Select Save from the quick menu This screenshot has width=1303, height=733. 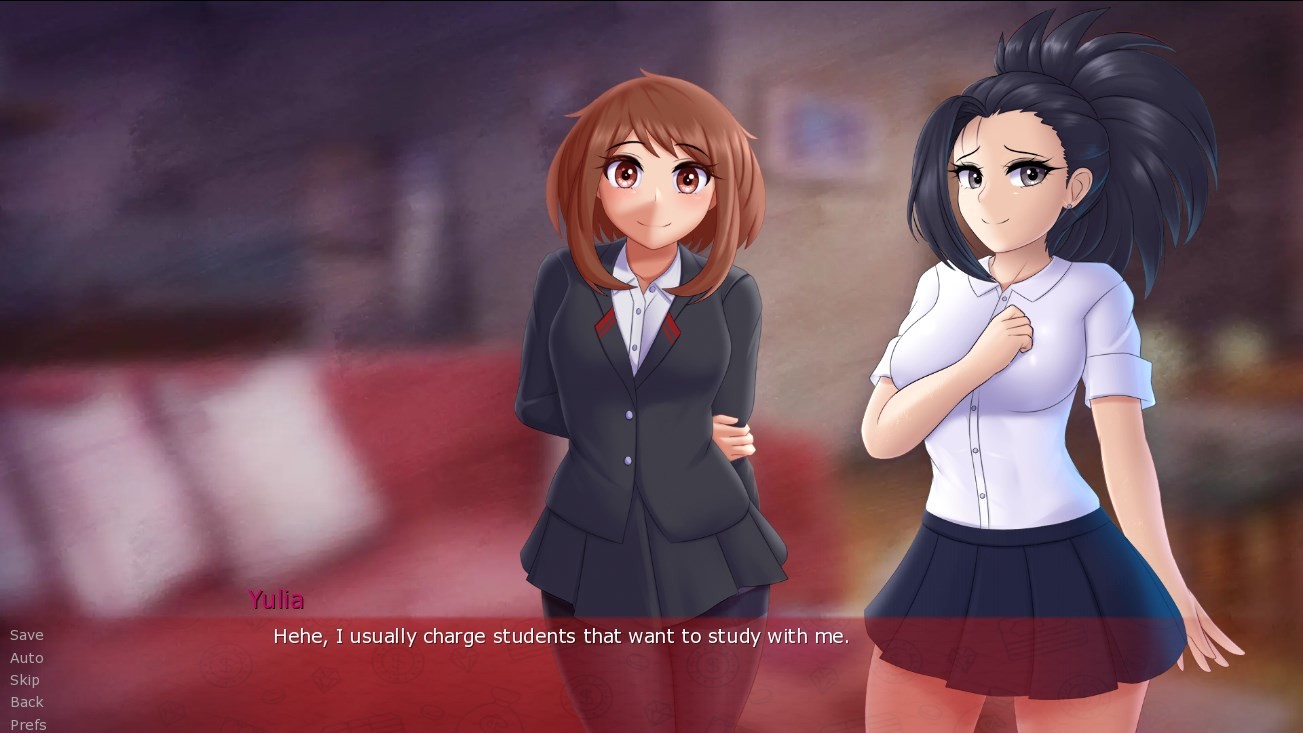point(25,635)
